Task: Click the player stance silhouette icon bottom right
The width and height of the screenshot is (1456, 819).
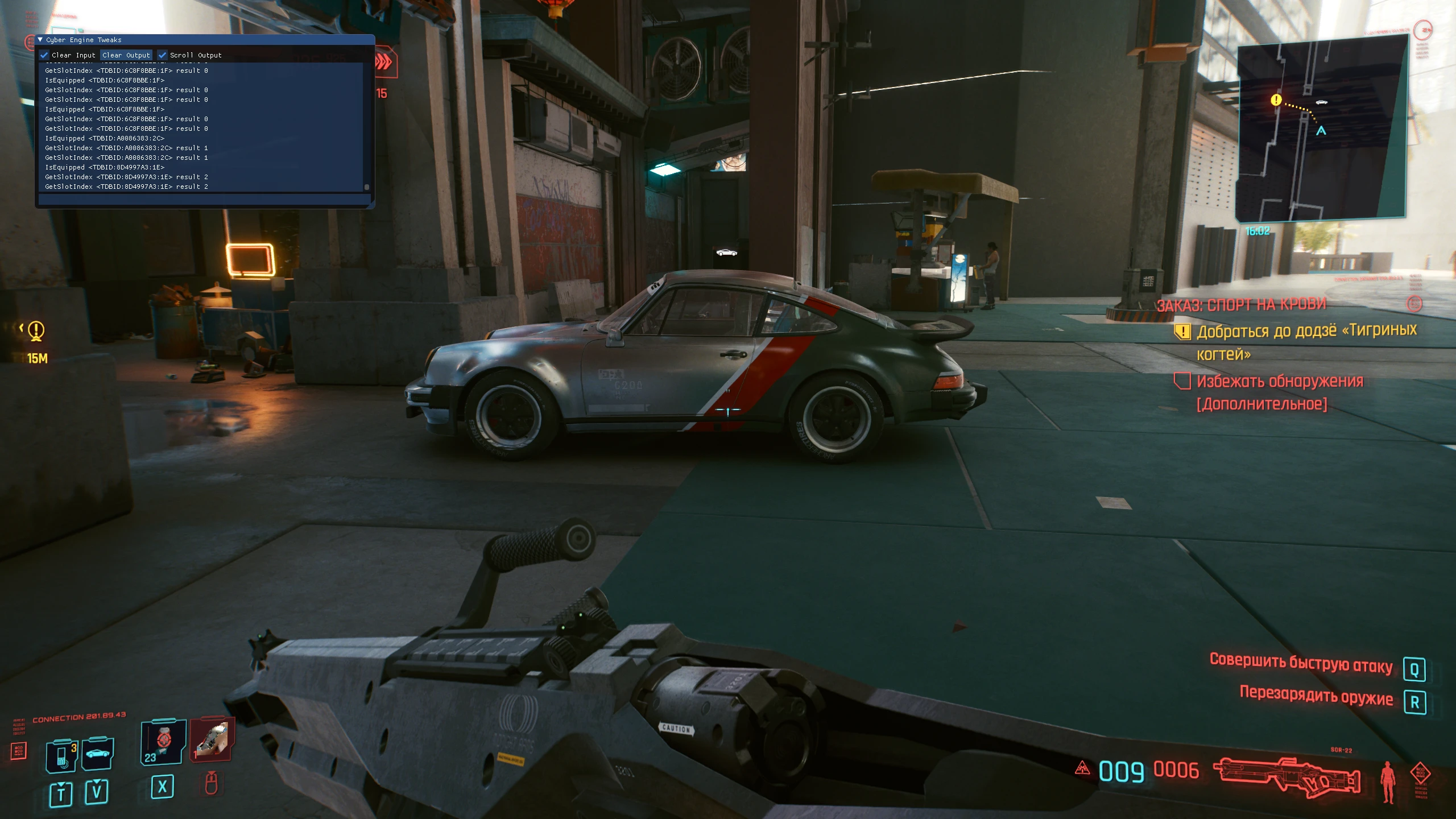Action: (x=1388, y=781)
